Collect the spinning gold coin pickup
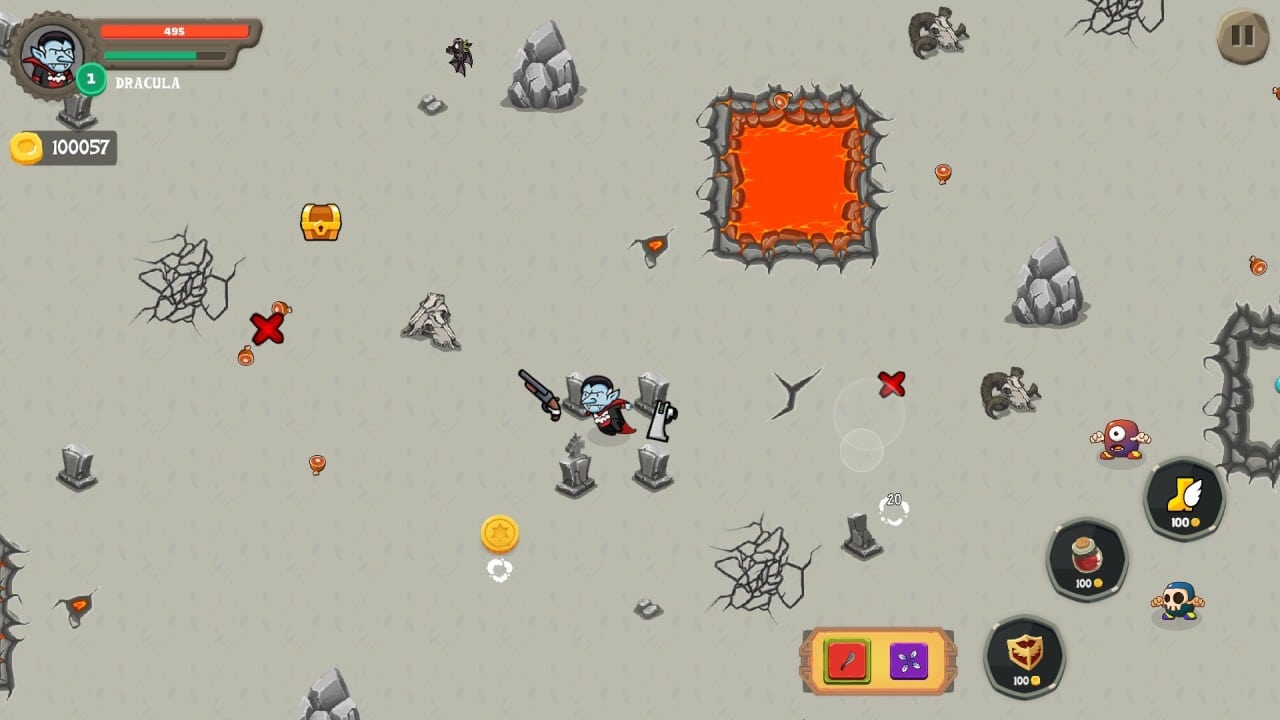 tap(499, 533)
